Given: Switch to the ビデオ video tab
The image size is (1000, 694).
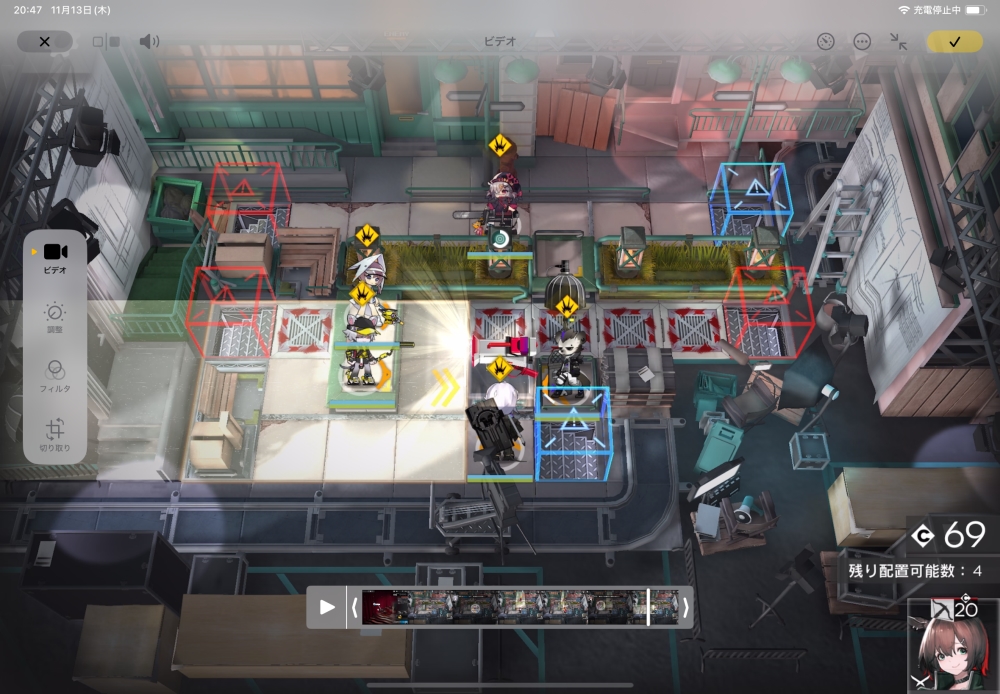Looking at the screenshot, I should coord(55,257).
